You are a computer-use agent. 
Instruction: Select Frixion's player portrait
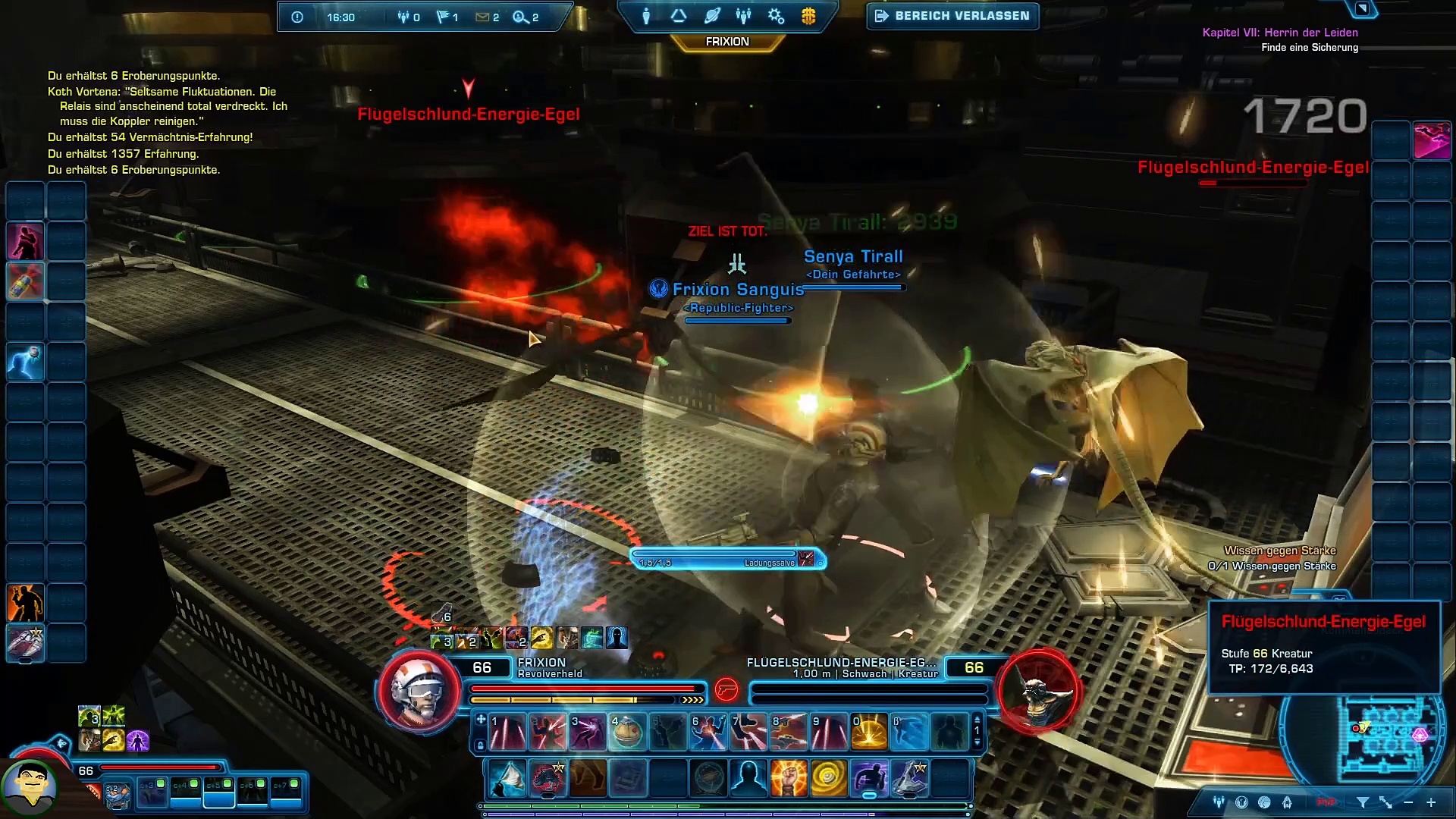418,690
